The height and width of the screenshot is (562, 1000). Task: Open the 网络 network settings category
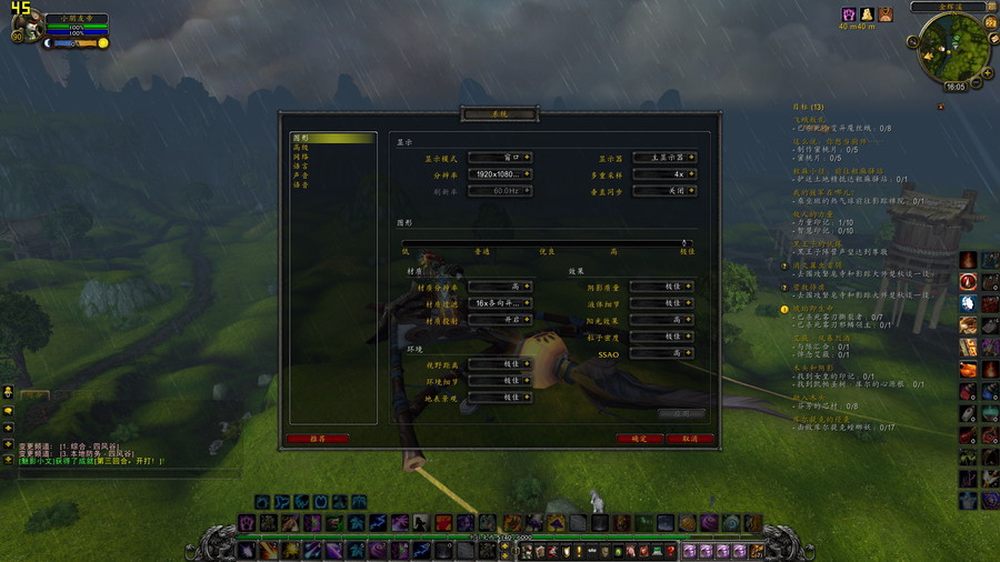tap(301, 157)
